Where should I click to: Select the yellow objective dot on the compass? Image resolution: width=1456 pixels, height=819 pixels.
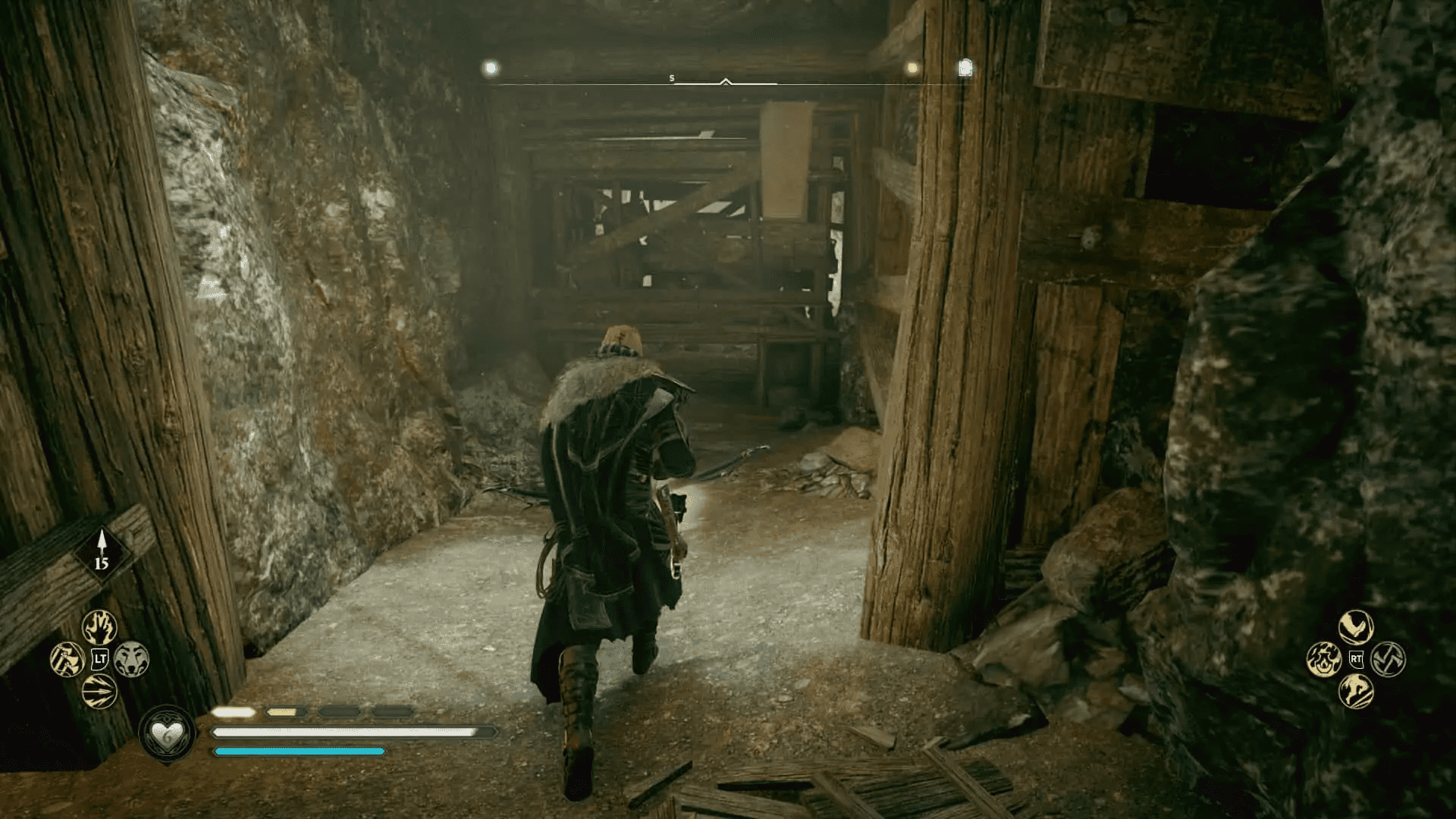coord(912,67)
